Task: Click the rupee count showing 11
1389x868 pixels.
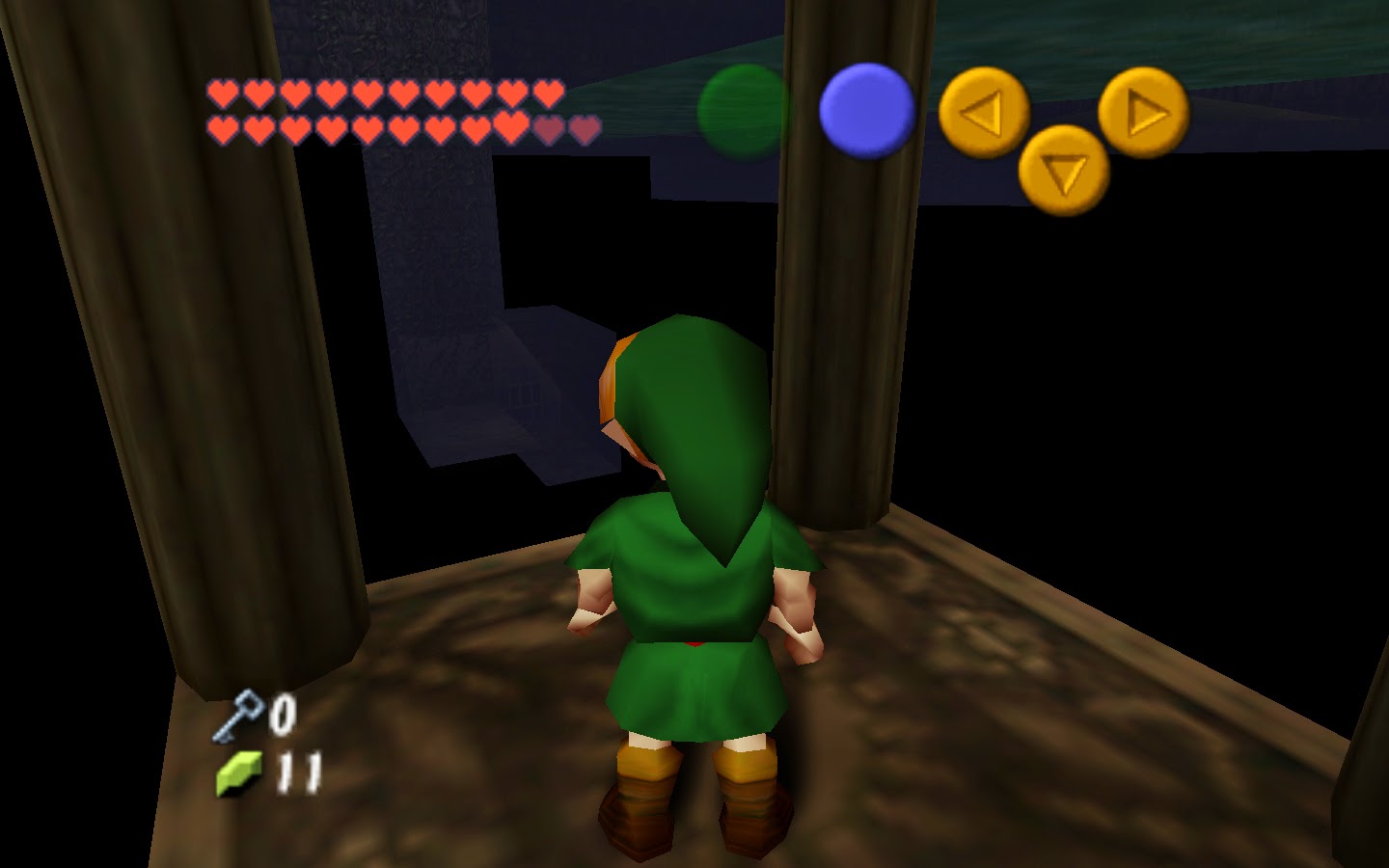Action: point(297,772)
